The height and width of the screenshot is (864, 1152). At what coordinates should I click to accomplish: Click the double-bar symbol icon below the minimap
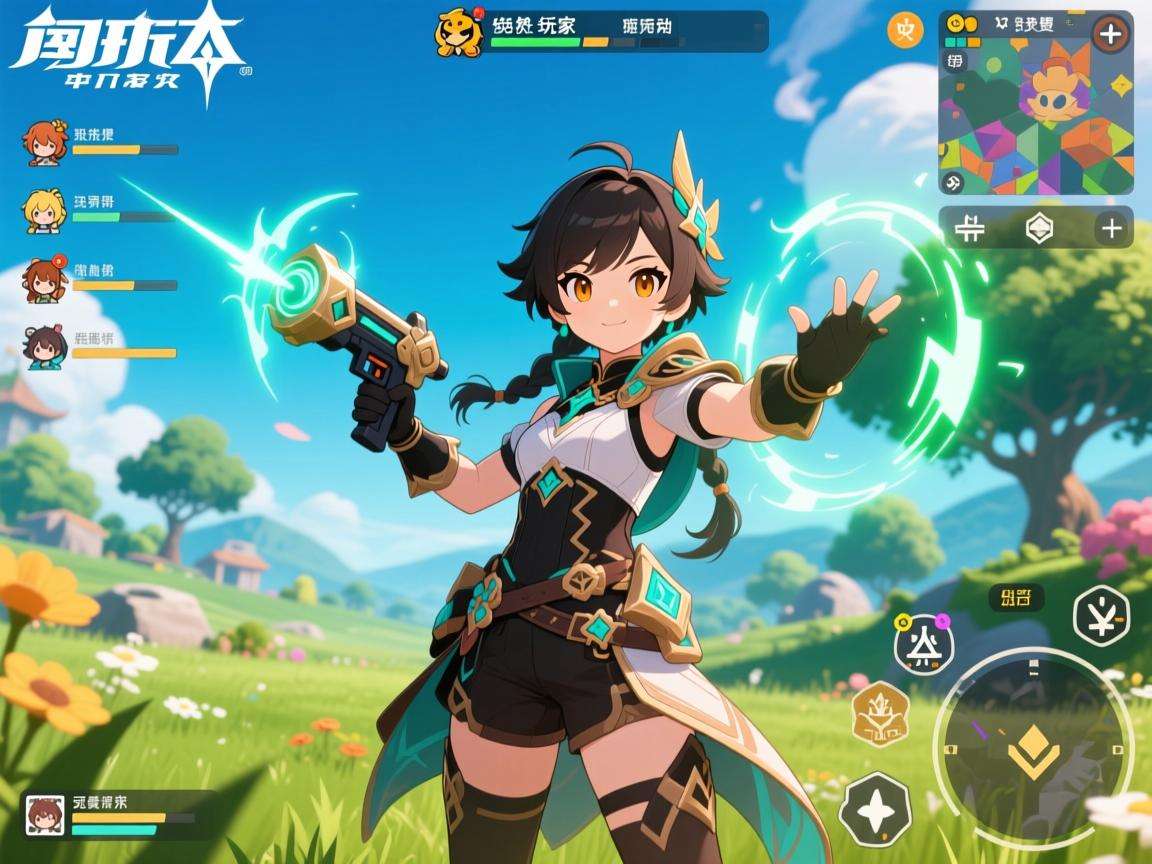pos(969,228)
